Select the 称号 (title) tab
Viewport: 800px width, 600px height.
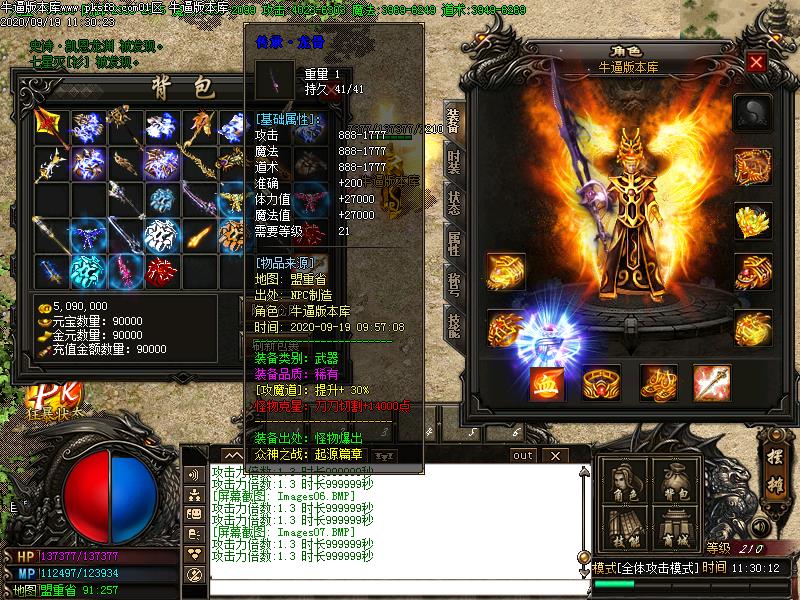tap(453, 284)
